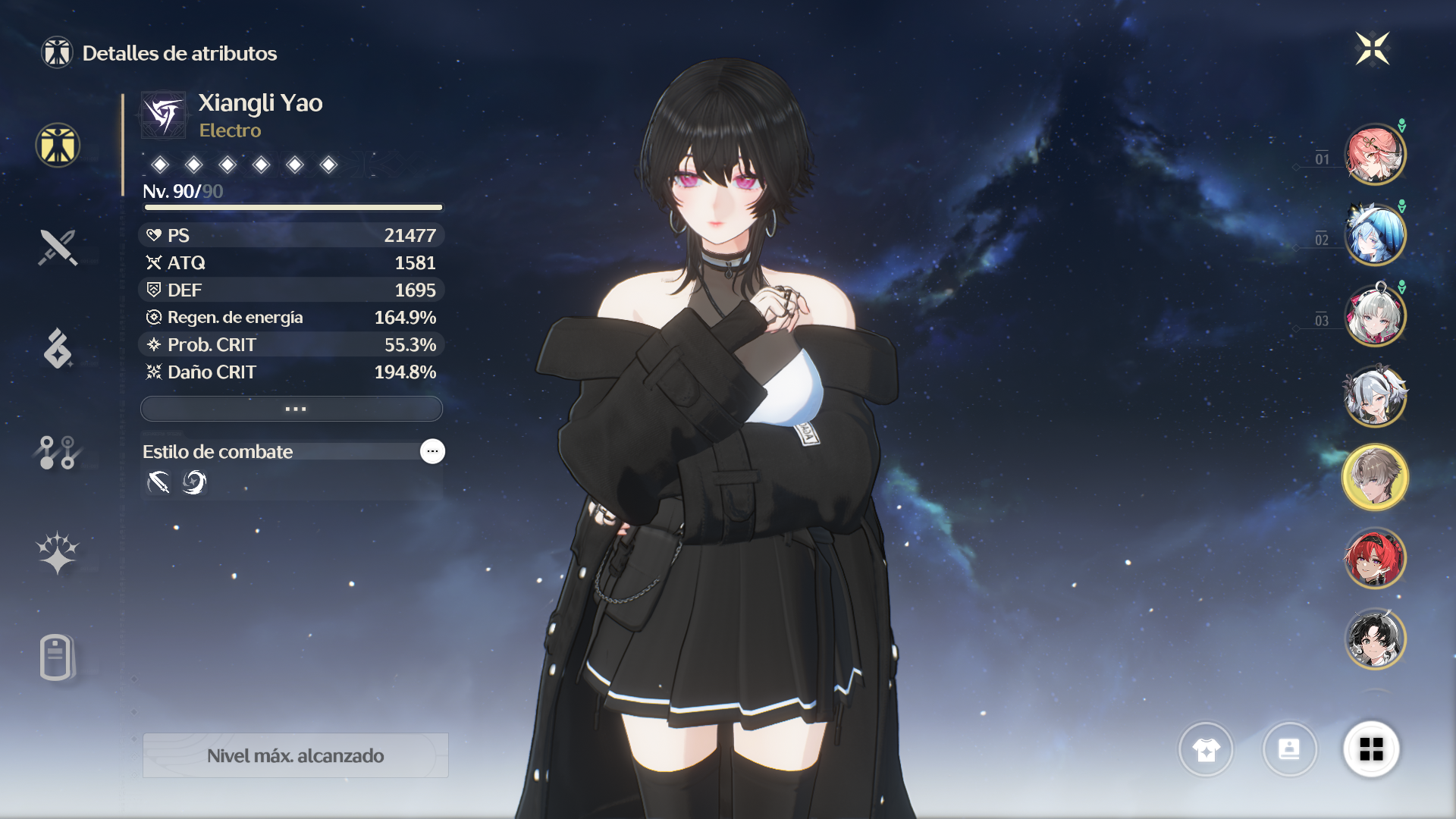
Task: Select the blue-haired character in slot 02
Action: [x=1374, y=235]
